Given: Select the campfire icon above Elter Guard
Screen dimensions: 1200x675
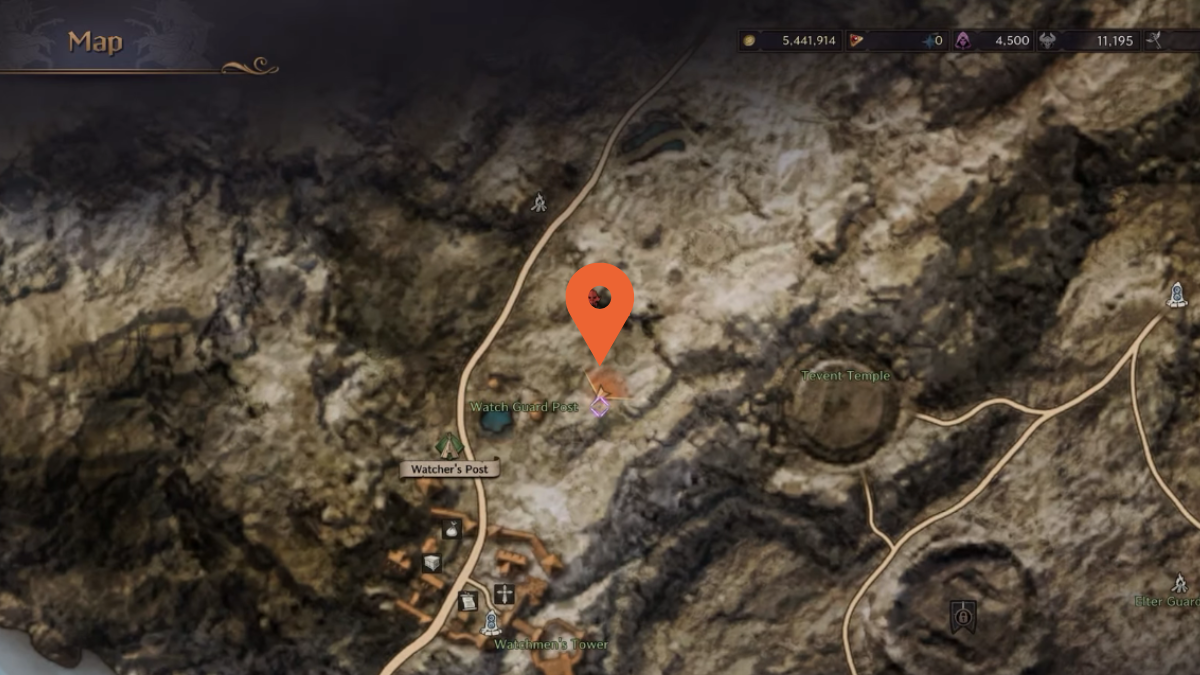Looking at the screenshot, I should (x=1180, y=583).
